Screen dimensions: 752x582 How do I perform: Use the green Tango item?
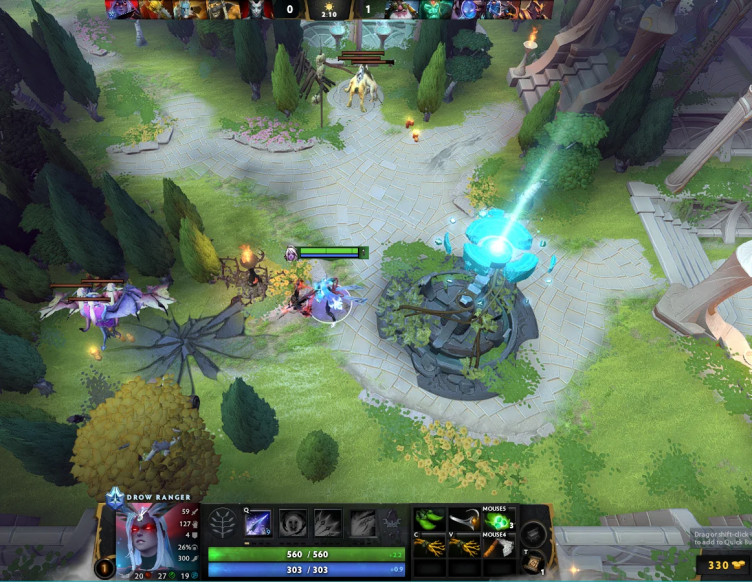click(430, 521)
